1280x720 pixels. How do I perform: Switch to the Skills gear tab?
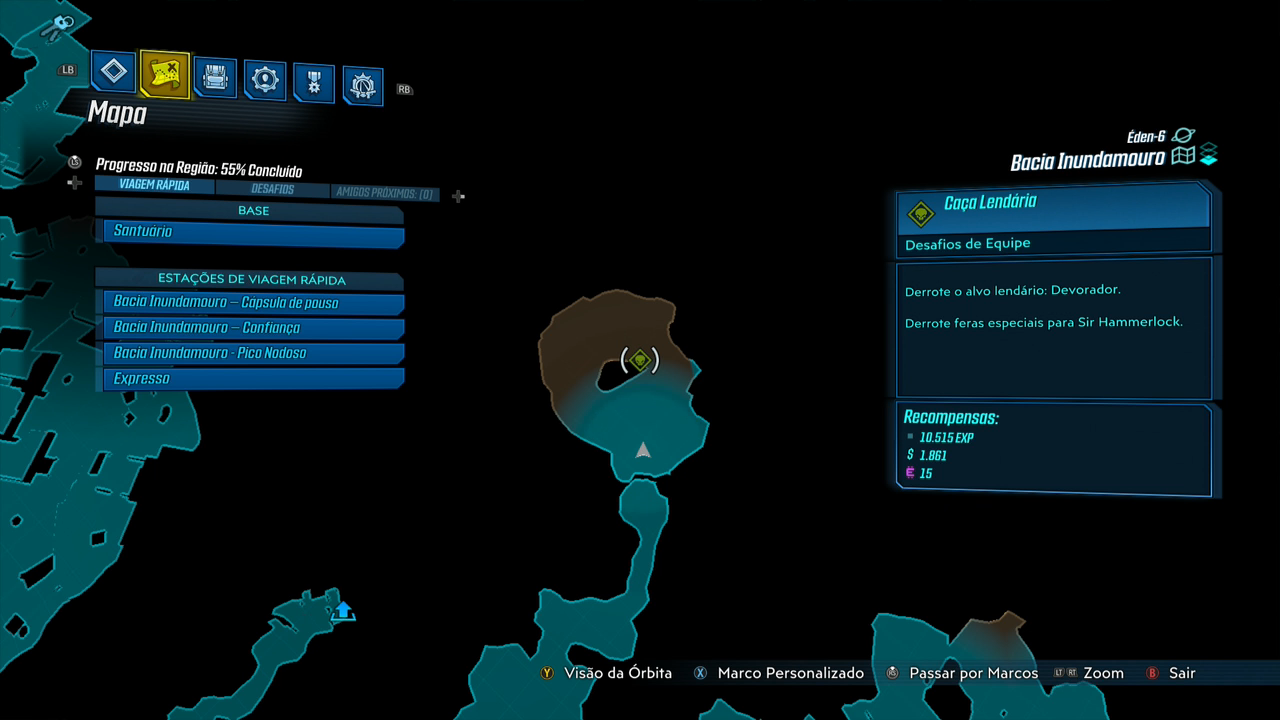265,80
